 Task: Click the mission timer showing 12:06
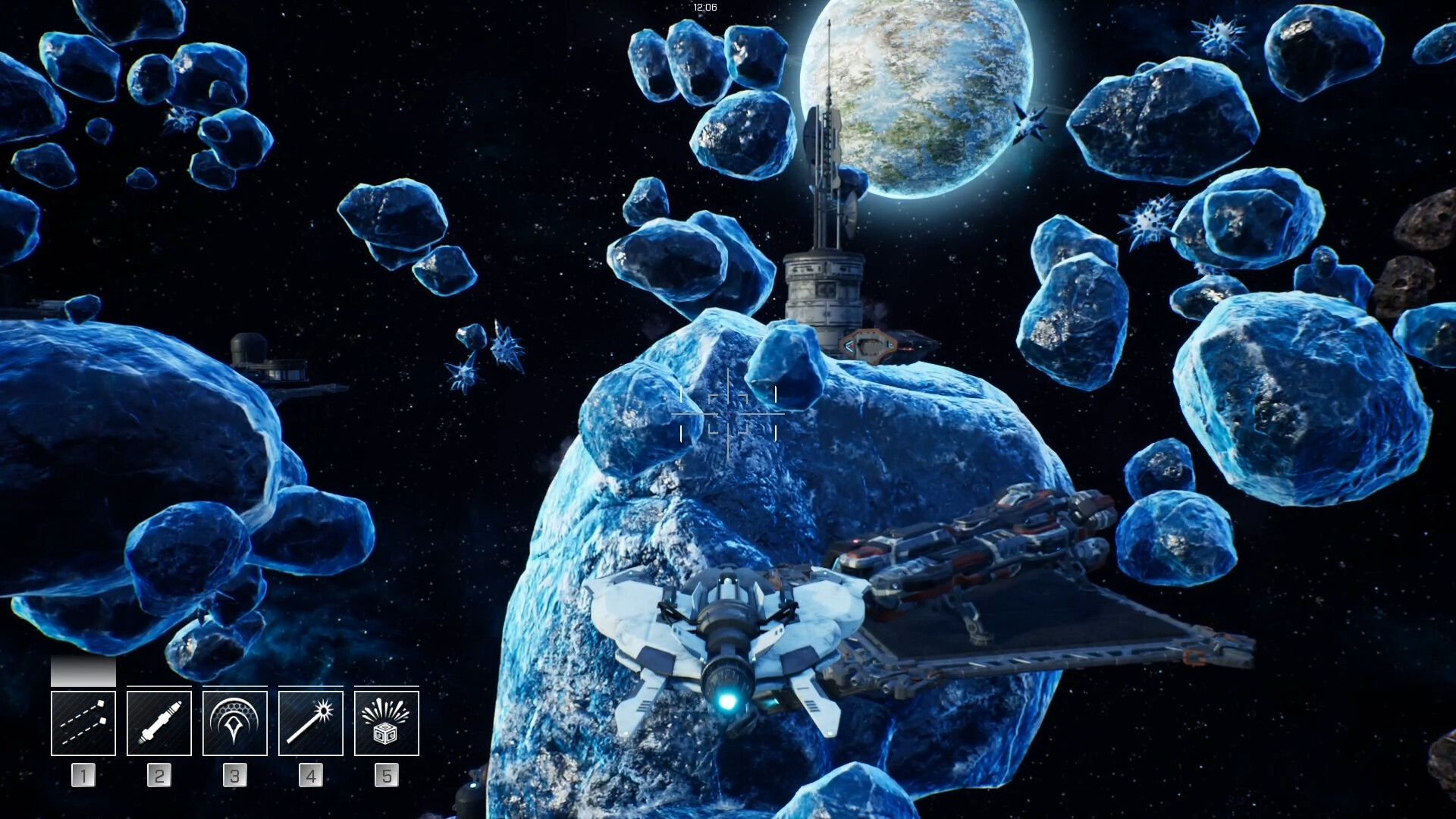tap(704, 6)
